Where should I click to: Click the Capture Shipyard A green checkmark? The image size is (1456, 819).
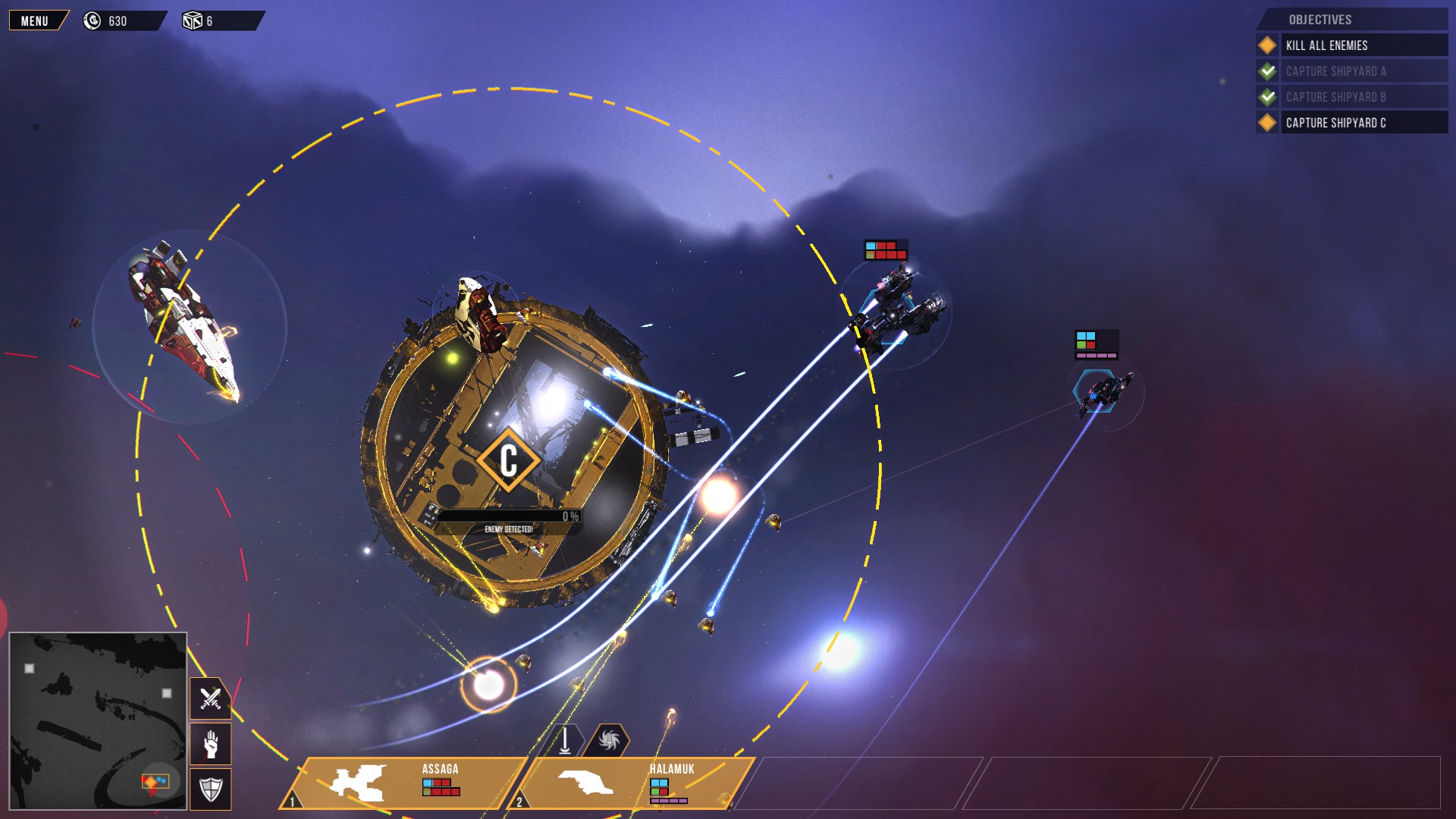point(1266,71)
